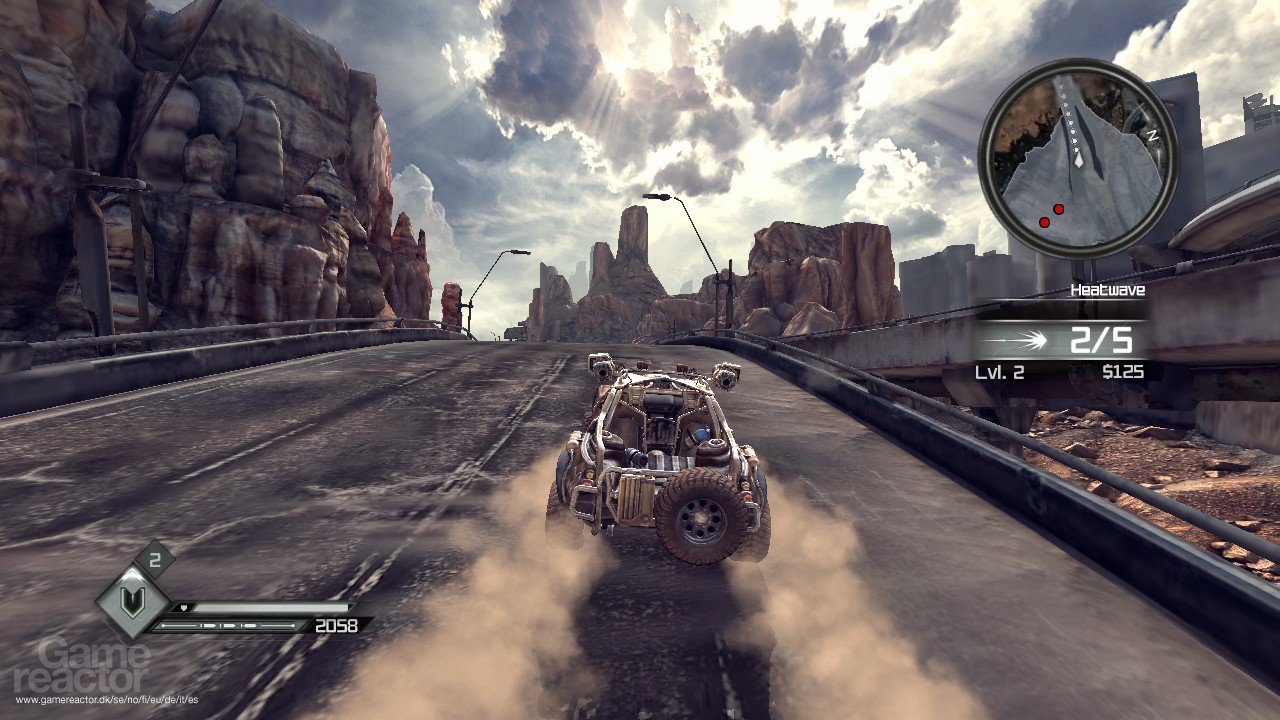Click the level 2 diamond badge
This screenshot has width=1280, height=720.
[155, 558]
